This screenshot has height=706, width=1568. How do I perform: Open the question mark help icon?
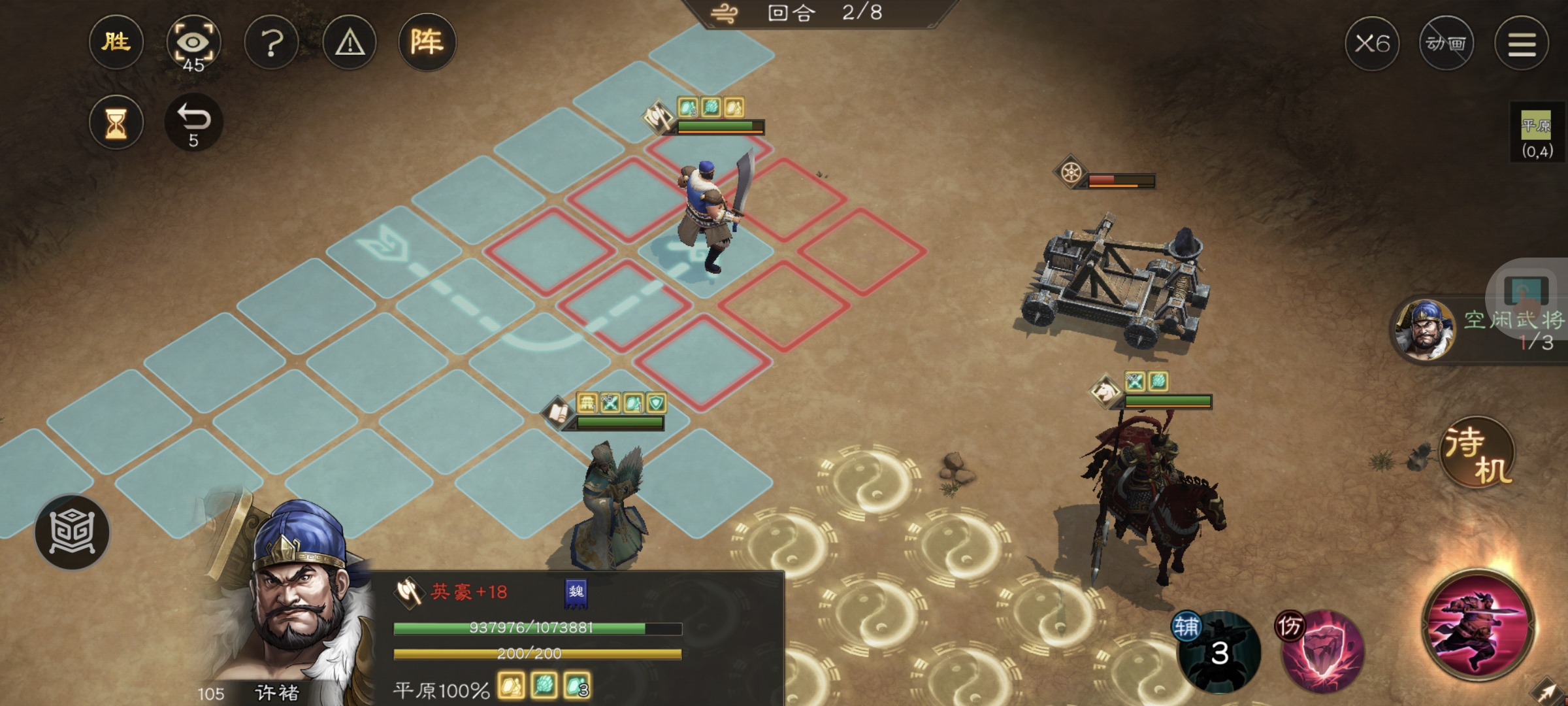click(x=273, y=42)
